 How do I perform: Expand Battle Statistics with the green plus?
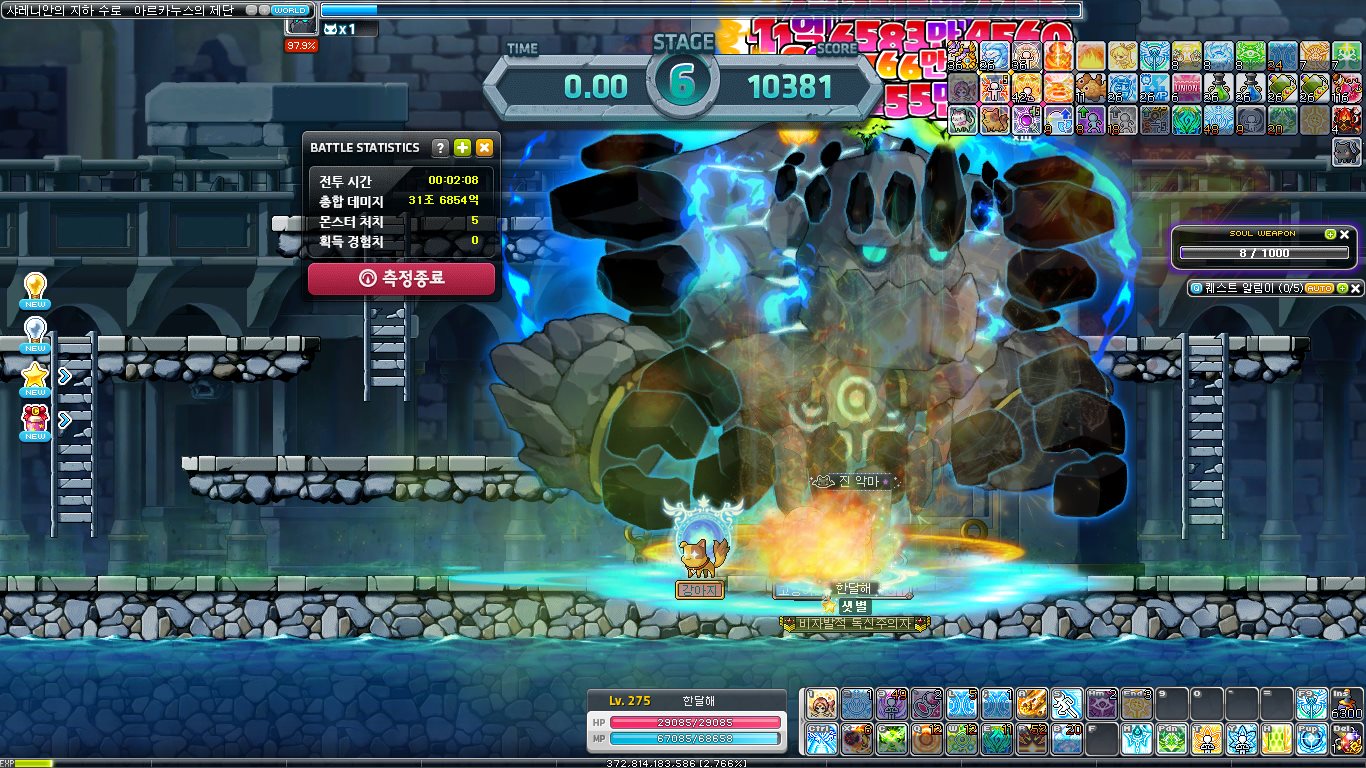coord(462,148)
